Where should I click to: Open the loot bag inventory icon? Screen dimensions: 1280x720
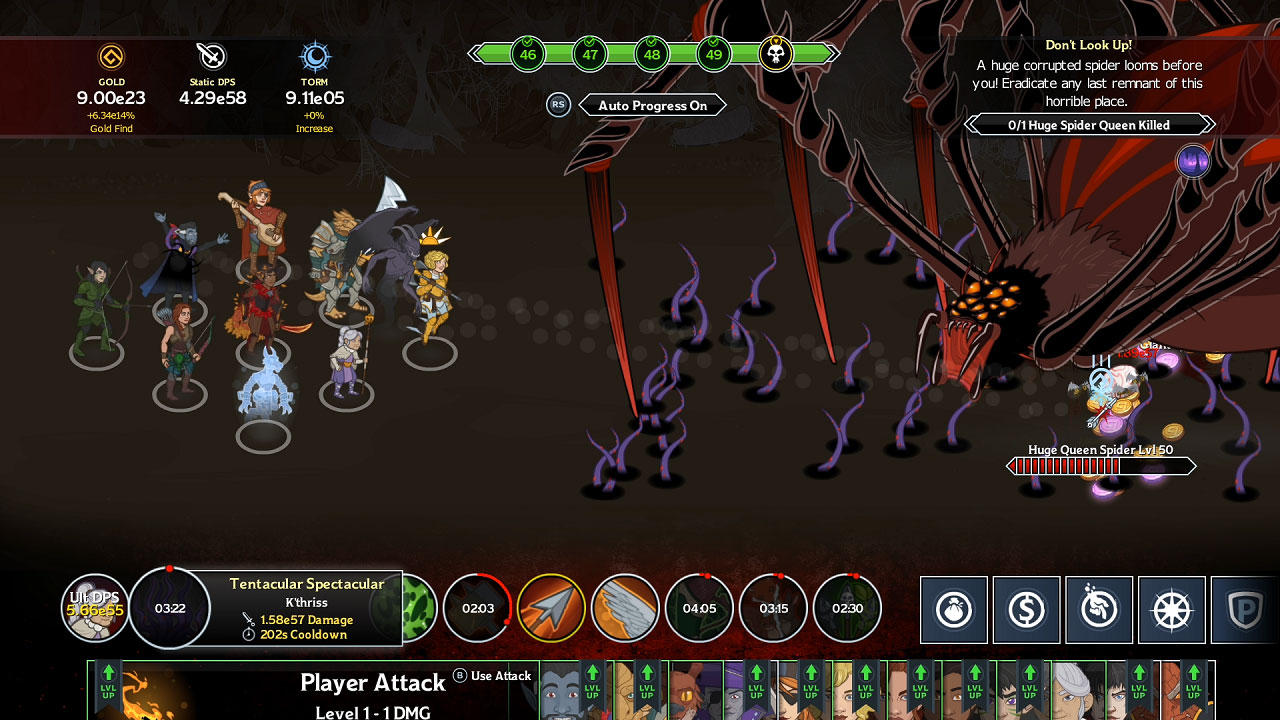(x=955, y=609)
